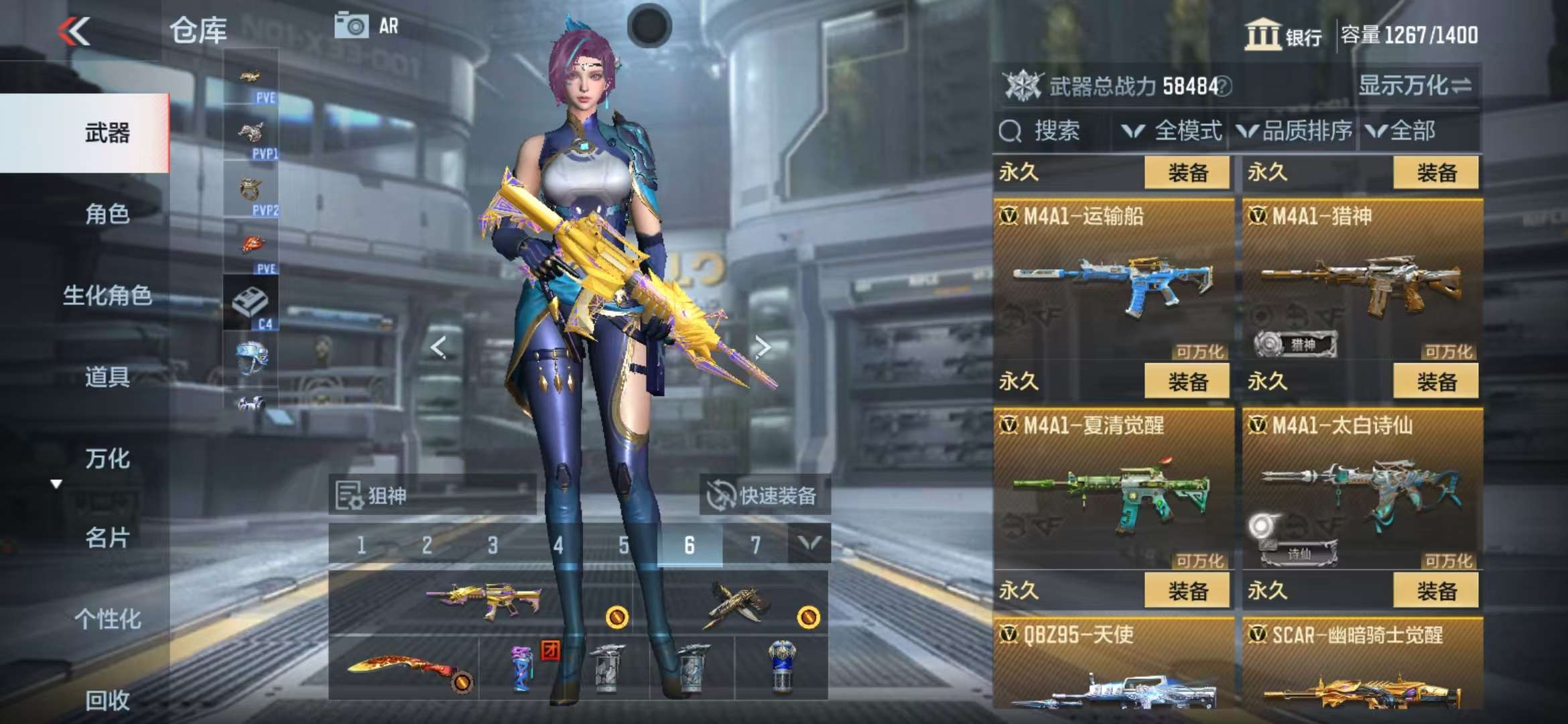Screen dimensions: 1568x724
Task: Rotate to next view with right arrow
Action: [x=762, y=347]
